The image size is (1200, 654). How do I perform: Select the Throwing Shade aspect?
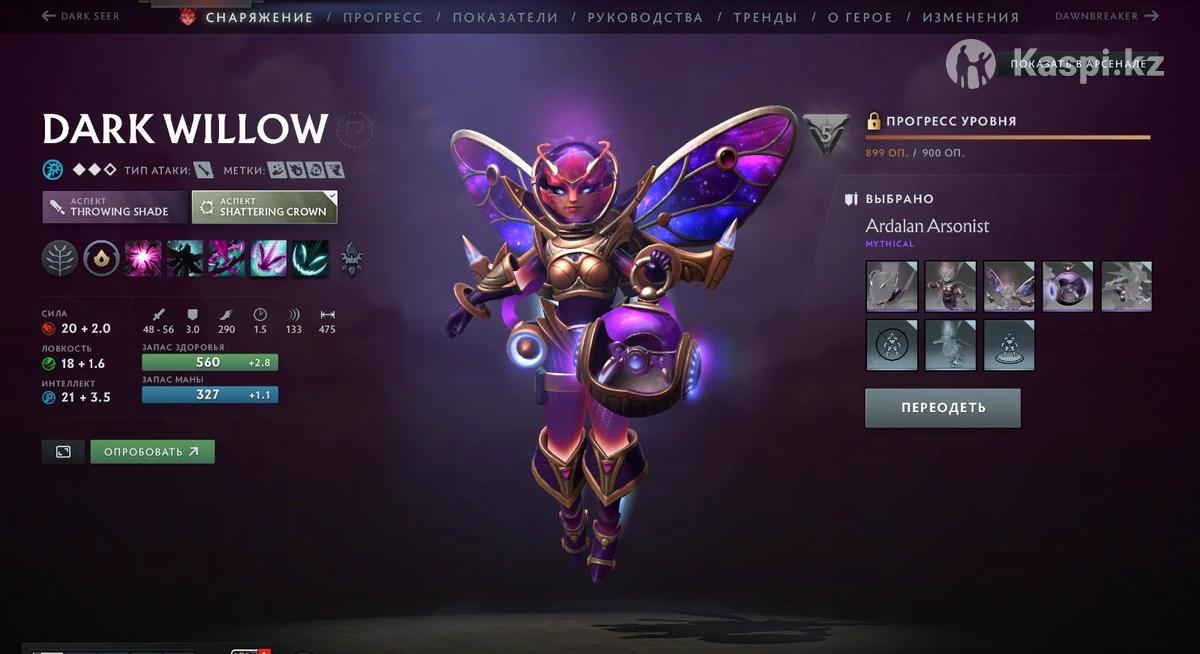tap(115, 207)
